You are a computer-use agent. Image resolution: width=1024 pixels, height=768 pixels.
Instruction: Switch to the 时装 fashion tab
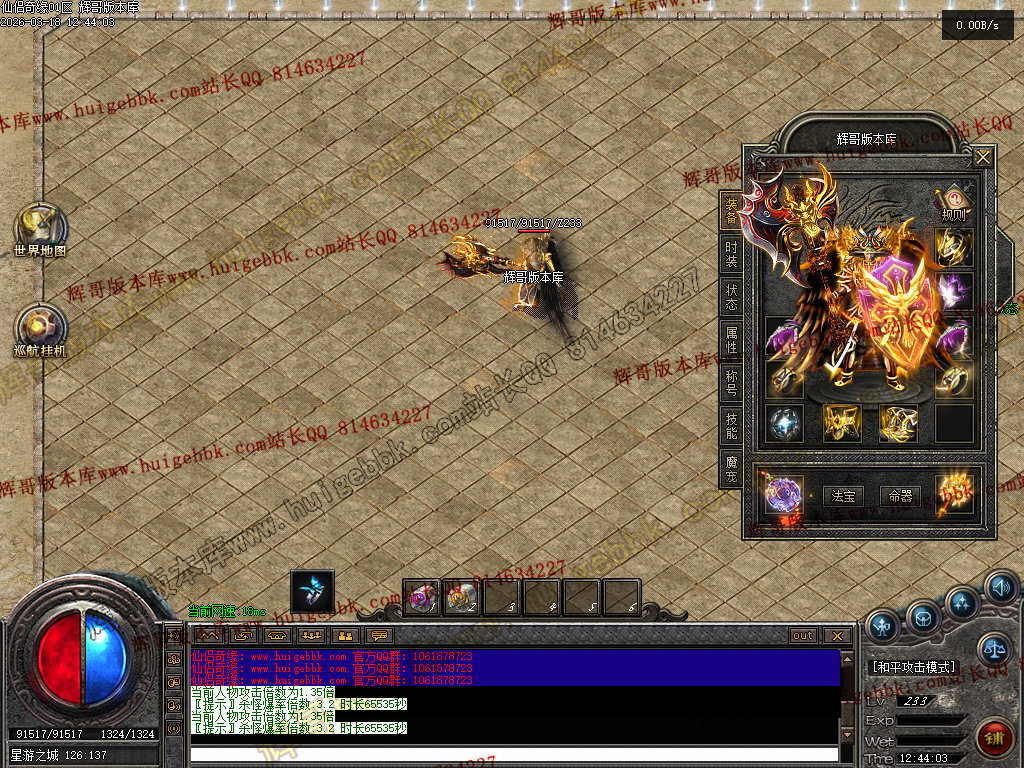tap(732, 253)
